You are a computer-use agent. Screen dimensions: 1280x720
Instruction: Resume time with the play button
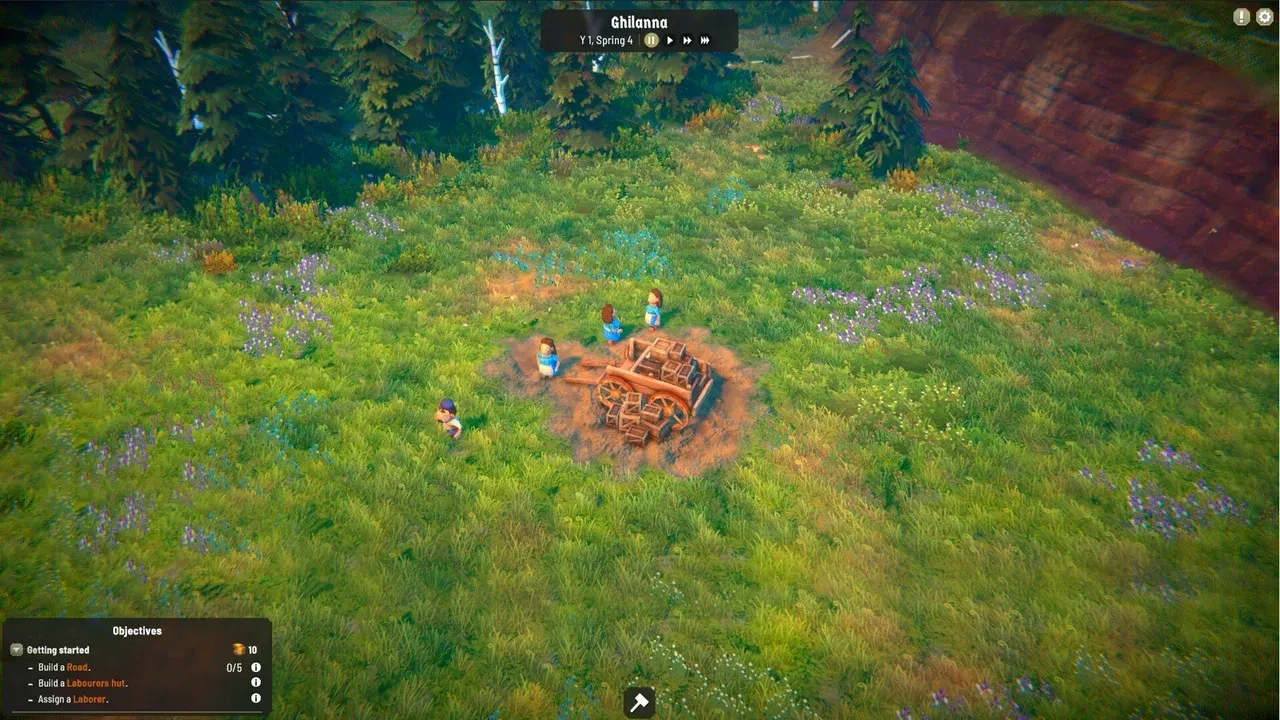point(670,40)
